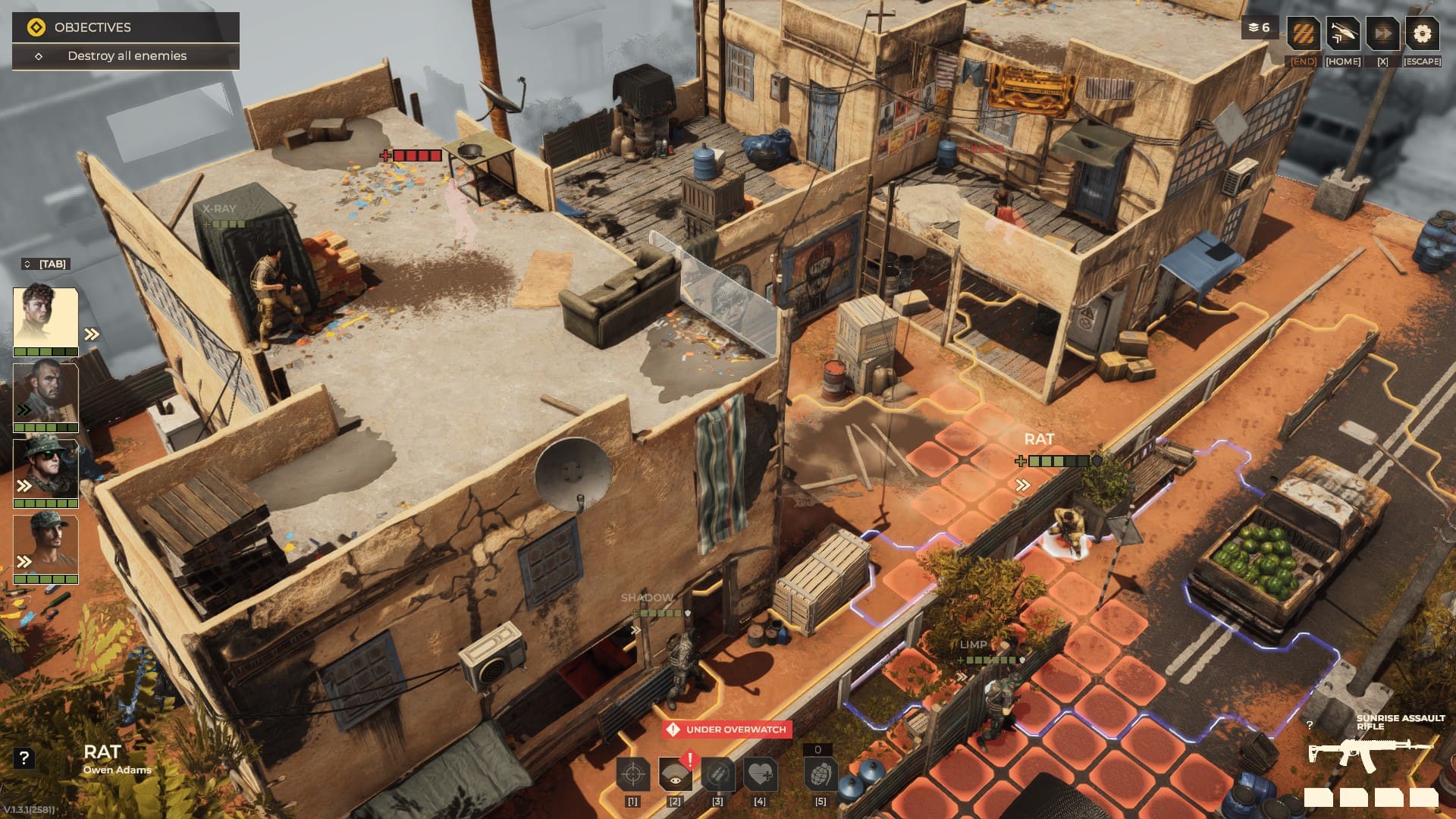Activate the overwatch eye ability
The image size is (1456, 819).
675,775
